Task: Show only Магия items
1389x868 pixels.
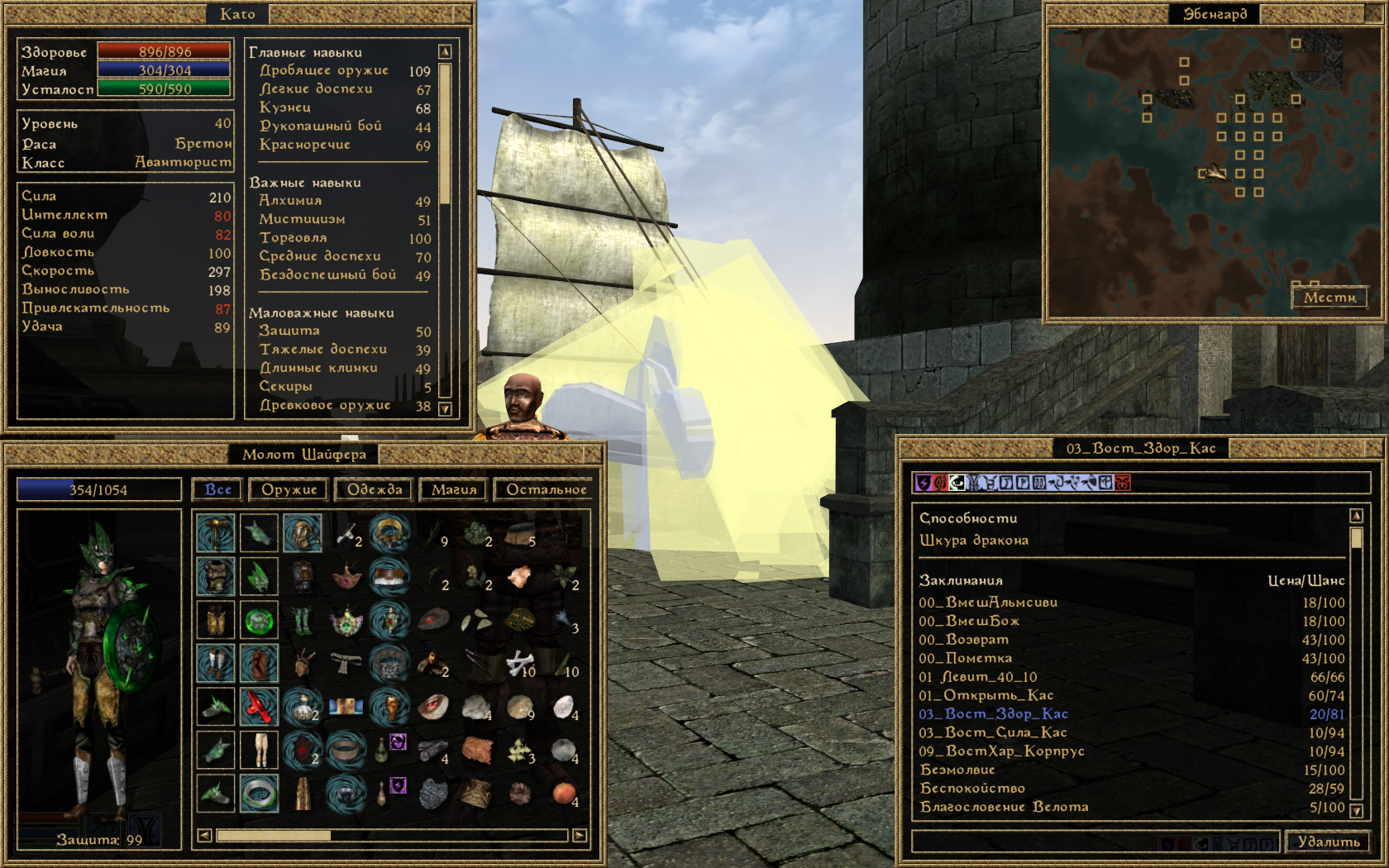Action: [x=454, y=489]
